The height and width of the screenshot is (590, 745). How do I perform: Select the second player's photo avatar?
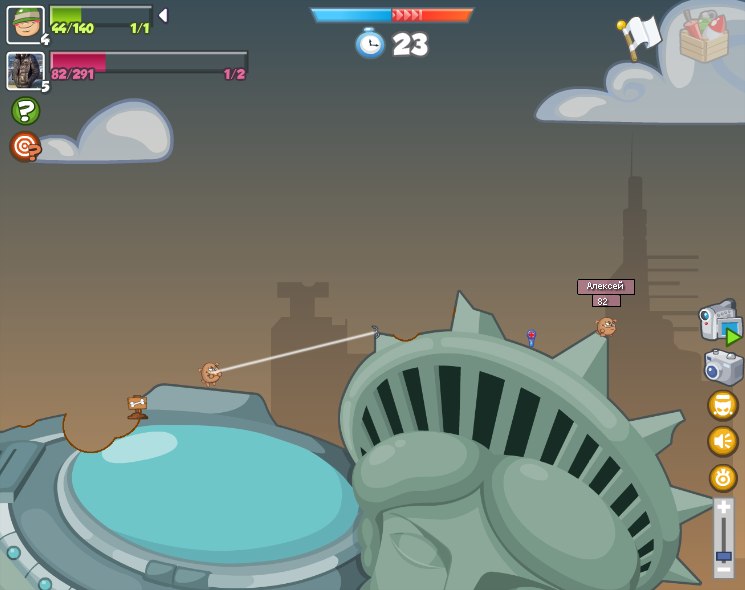coord(25,71)
